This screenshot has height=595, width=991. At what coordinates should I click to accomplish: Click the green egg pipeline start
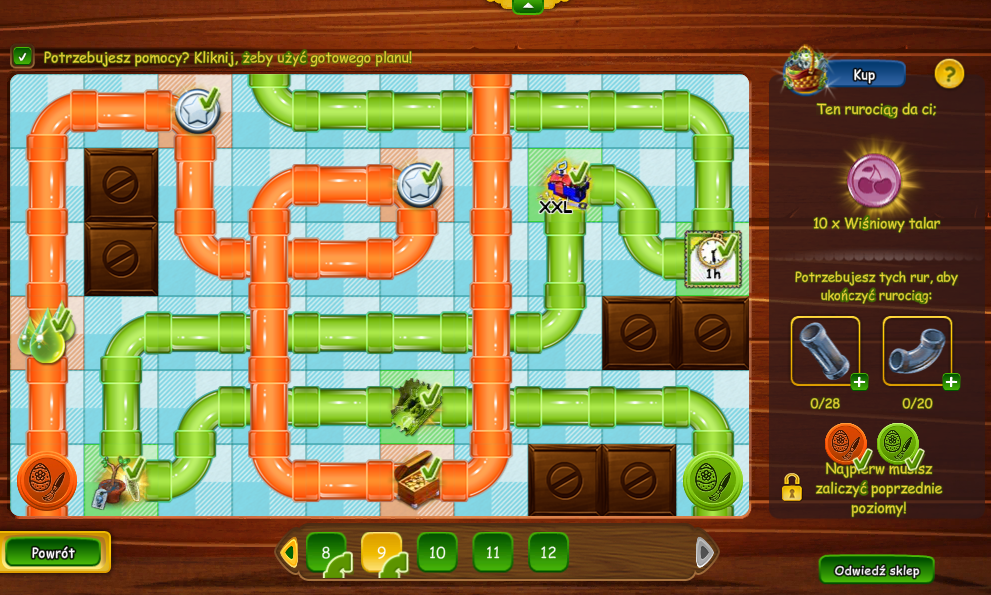coord(712,480)
